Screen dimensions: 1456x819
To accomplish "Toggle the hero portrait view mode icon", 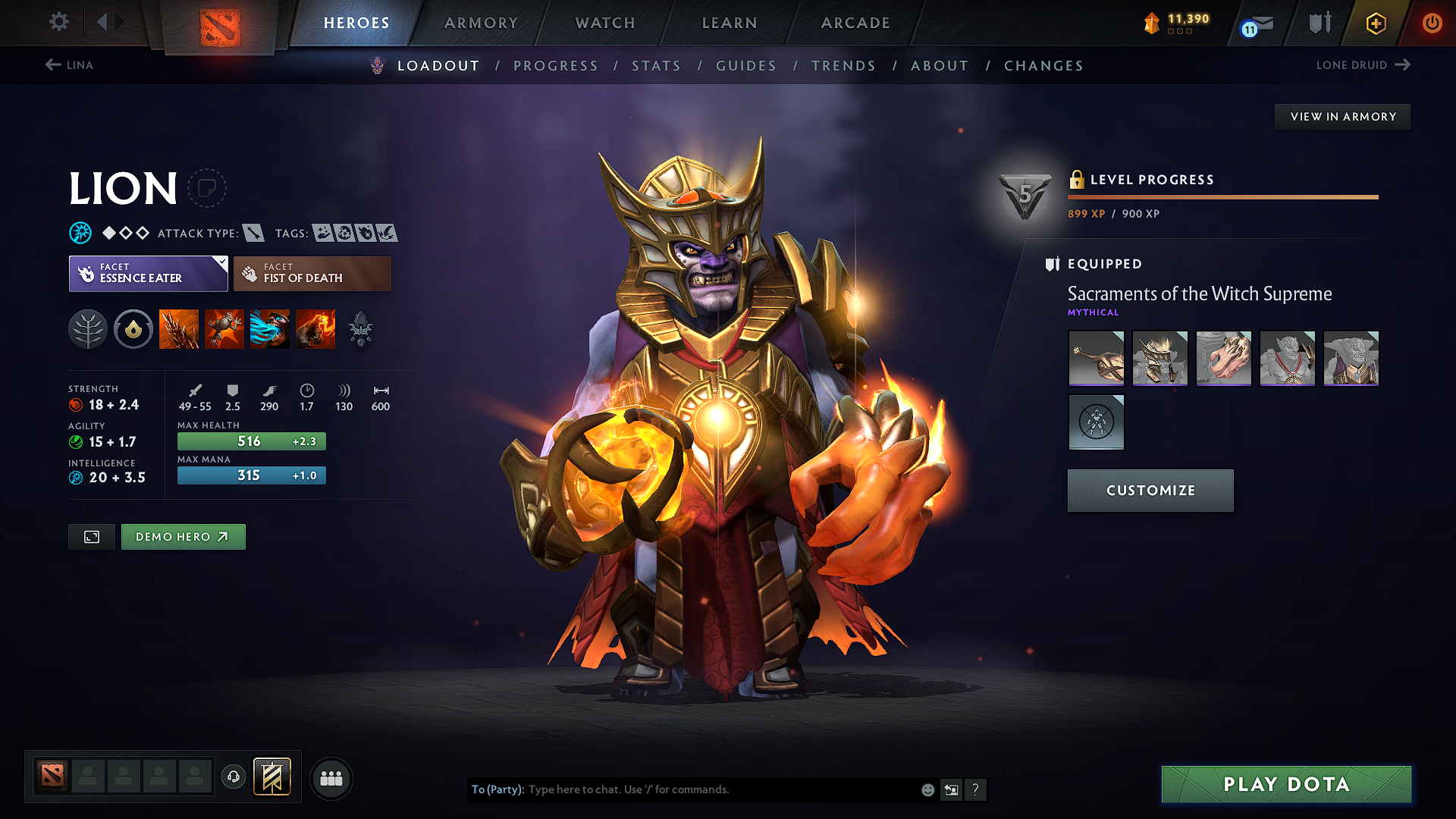I will point(91,536).
